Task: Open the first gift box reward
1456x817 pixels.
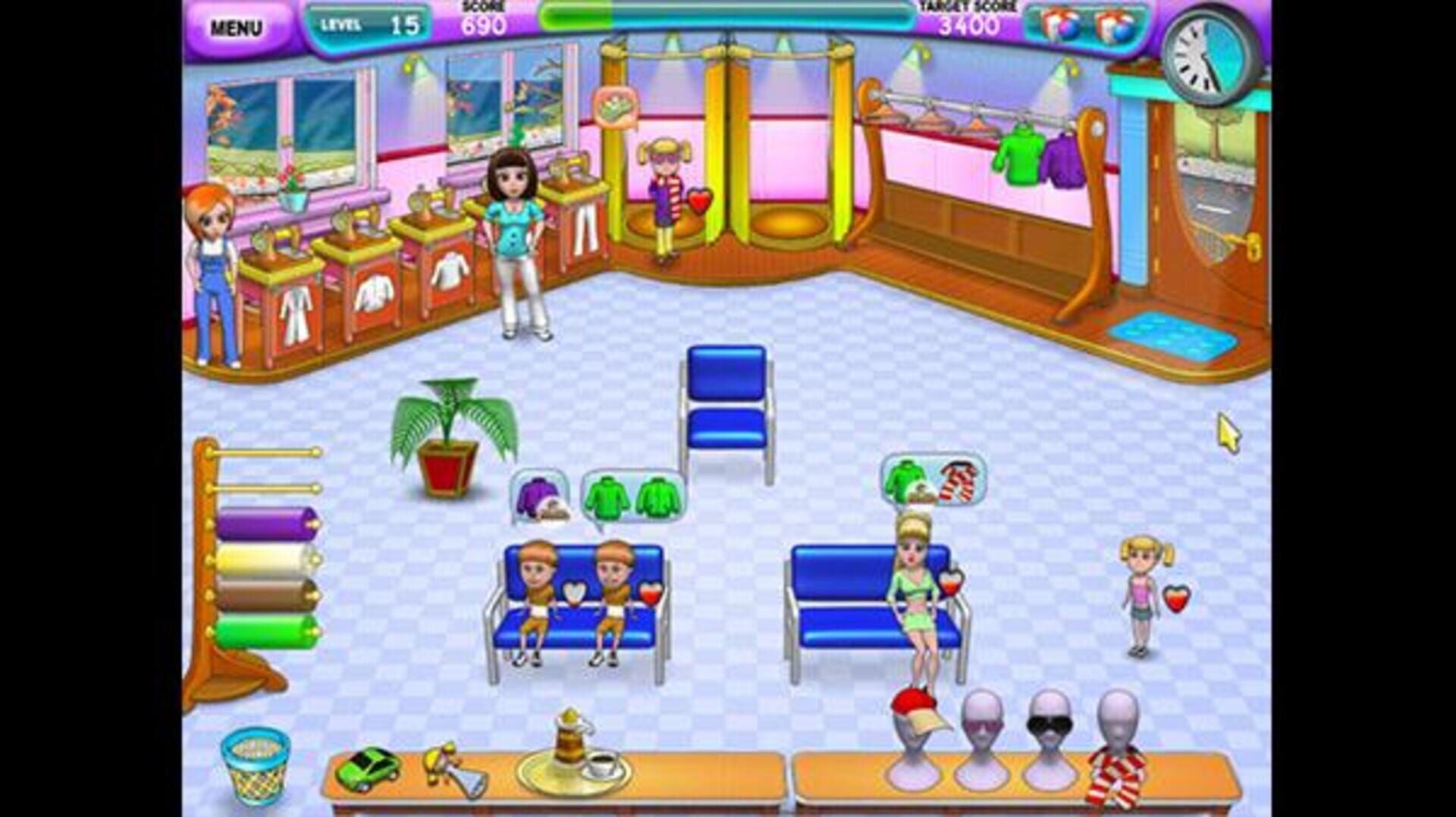Action: pos(1057,23)
